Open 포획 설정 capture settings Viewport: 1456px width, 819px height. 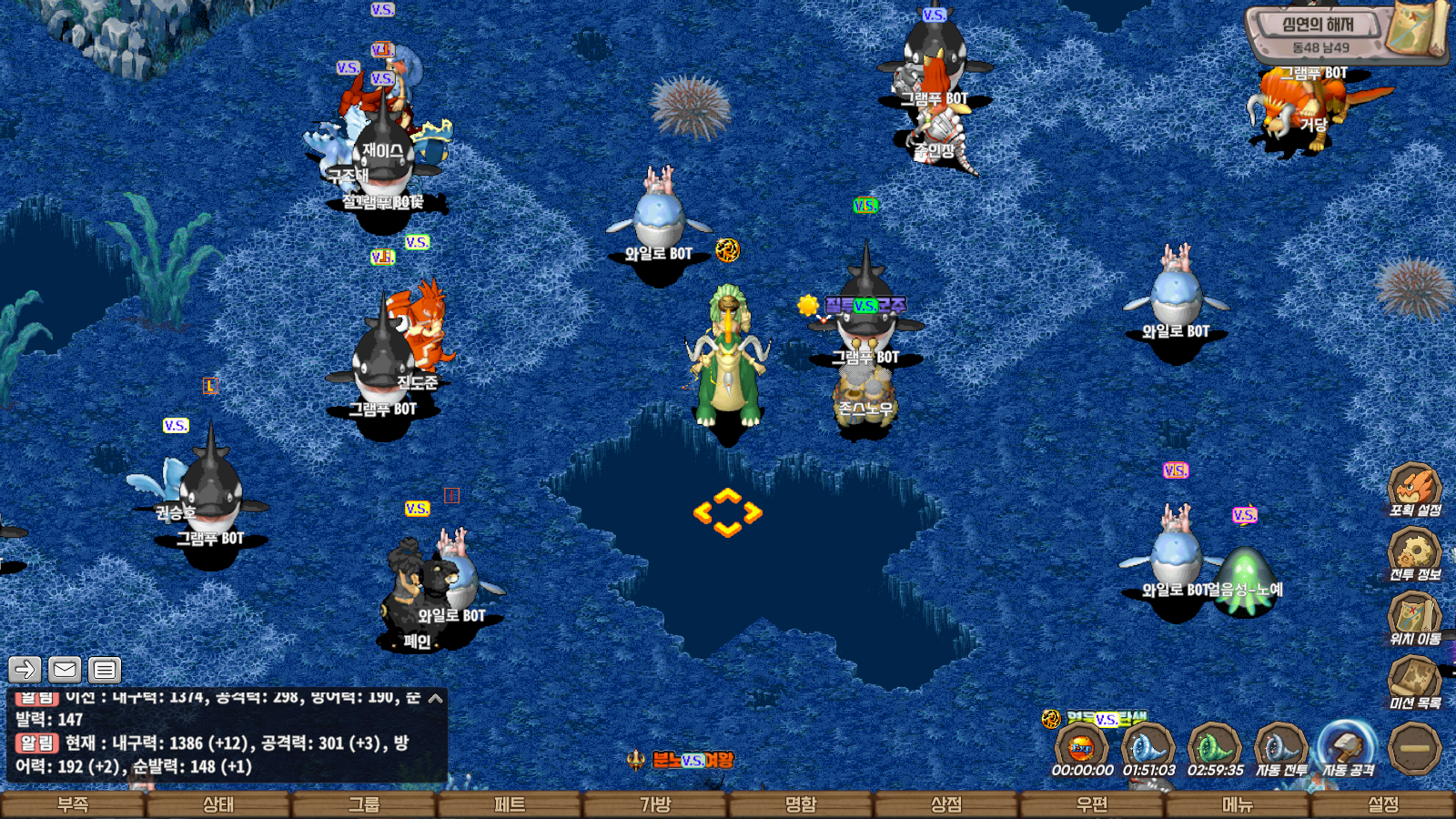point(1414,489)
